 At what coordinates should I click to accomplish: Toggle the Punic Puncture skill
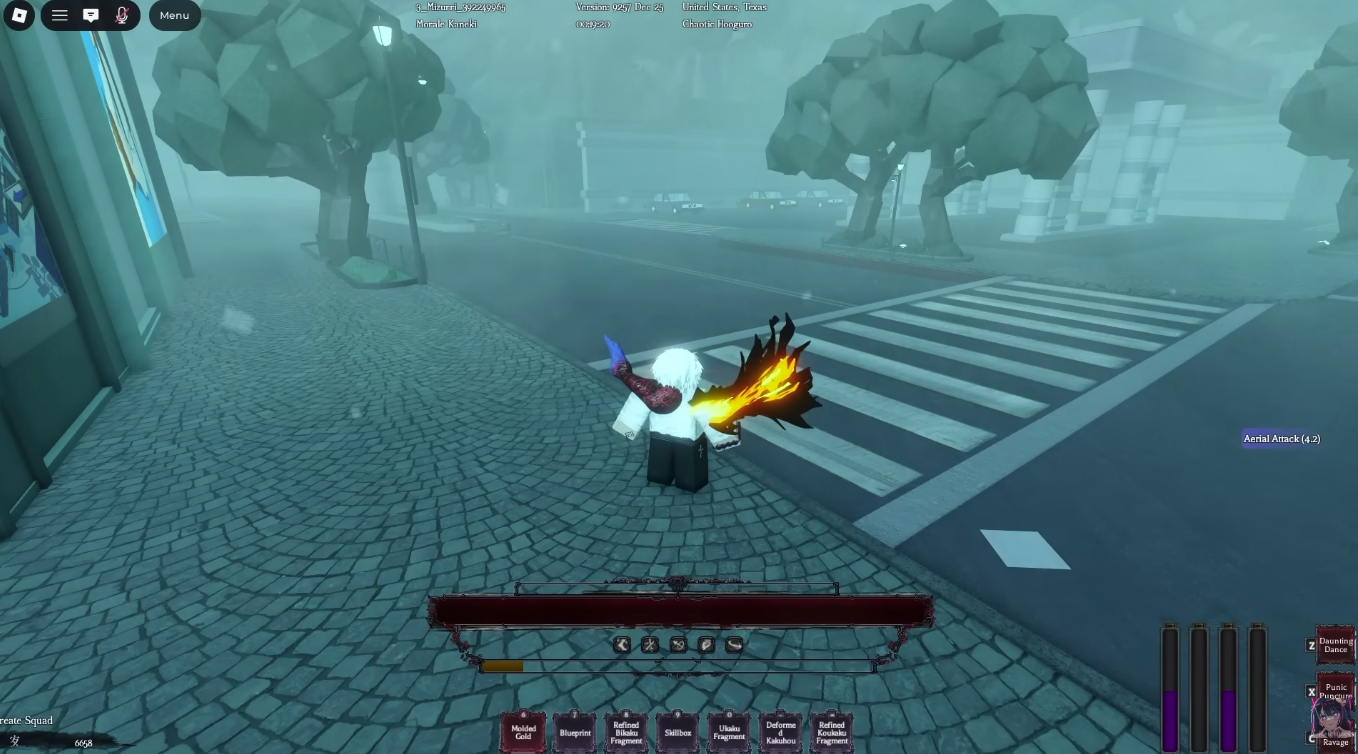pyautogui.click(x=1335, y=691)
